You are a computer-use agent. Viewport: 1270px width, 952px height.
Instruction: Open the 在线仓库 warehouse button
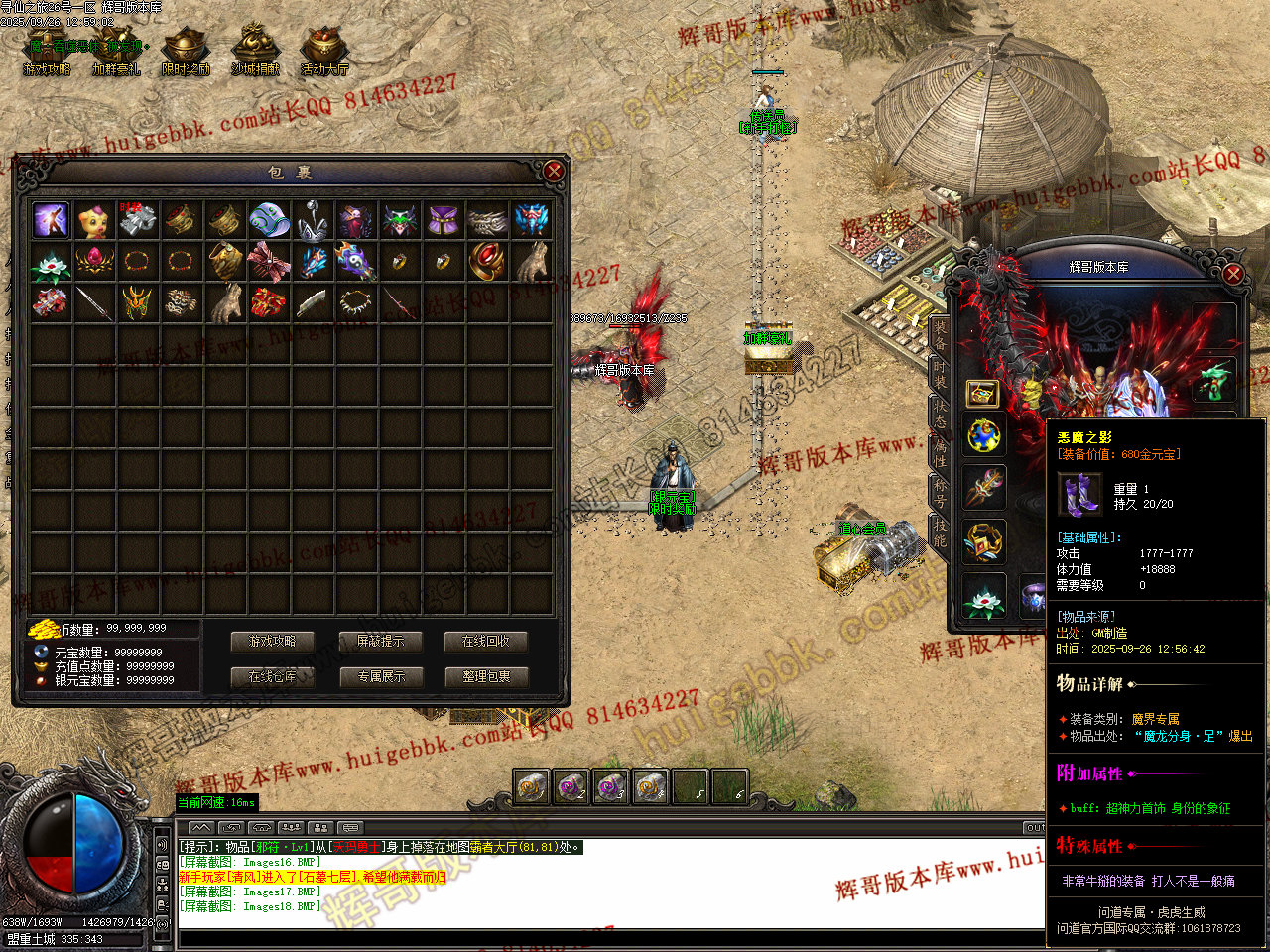[272, 677]
